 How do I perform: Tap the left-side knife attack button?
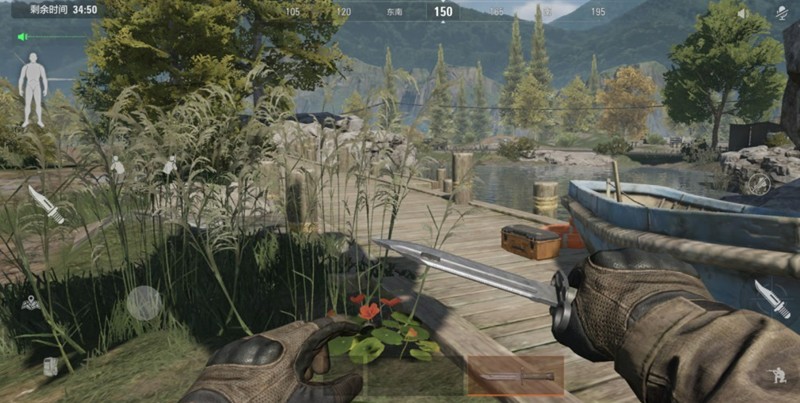(46, 203)
